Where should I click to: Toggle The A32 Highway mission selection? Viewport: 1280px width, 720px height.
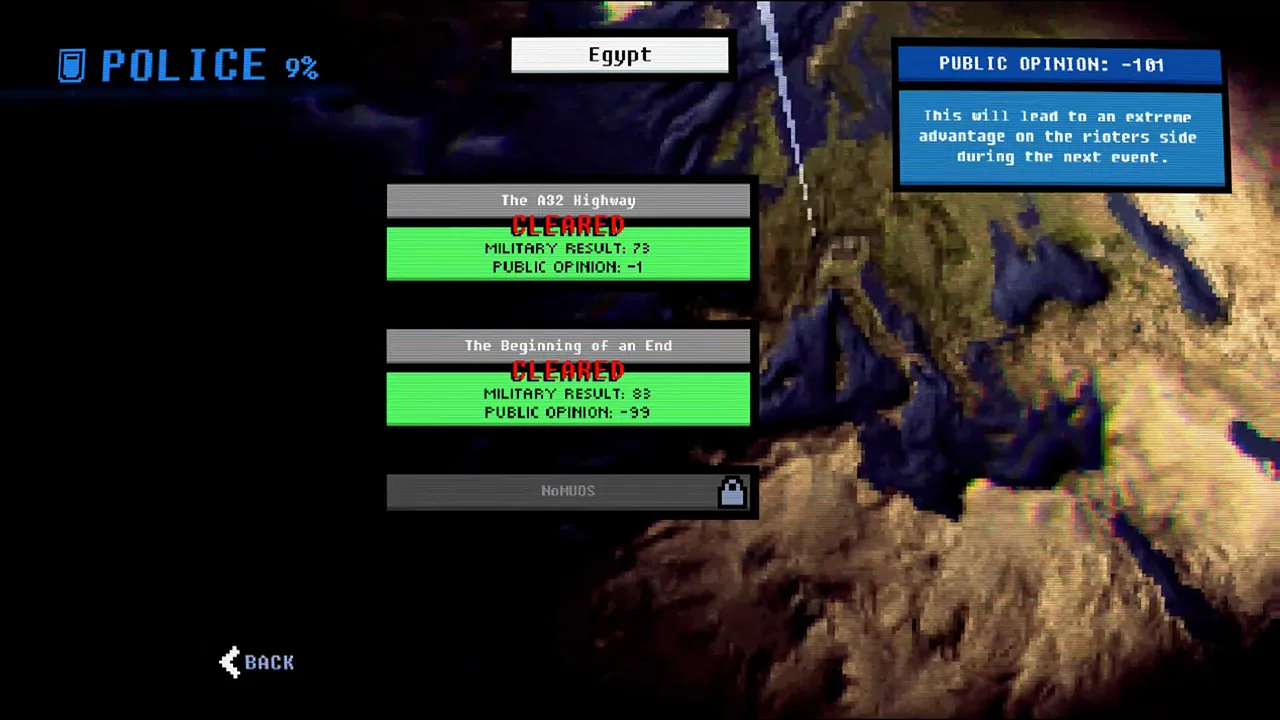pos(568,200)
